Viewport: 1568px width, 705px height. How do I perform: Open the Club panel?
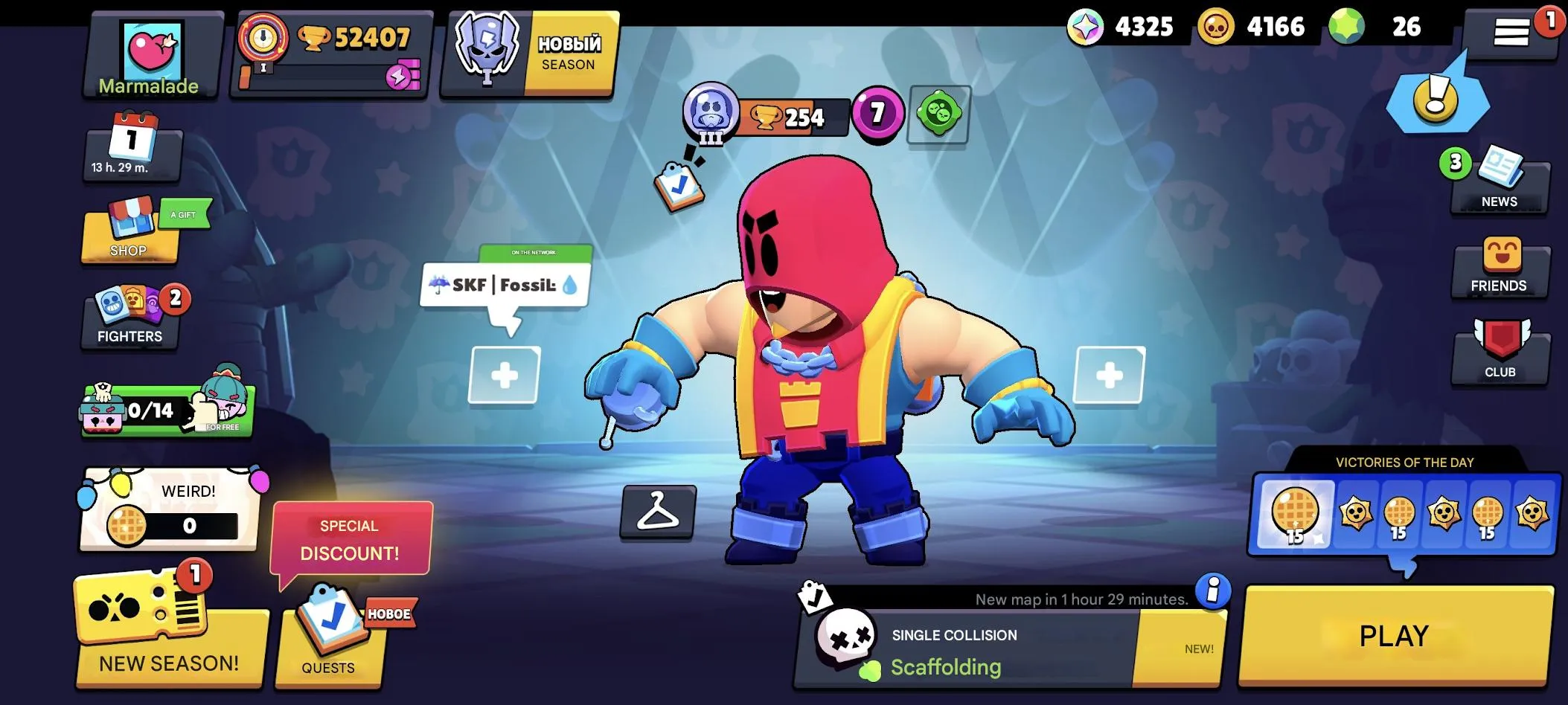1500,350
